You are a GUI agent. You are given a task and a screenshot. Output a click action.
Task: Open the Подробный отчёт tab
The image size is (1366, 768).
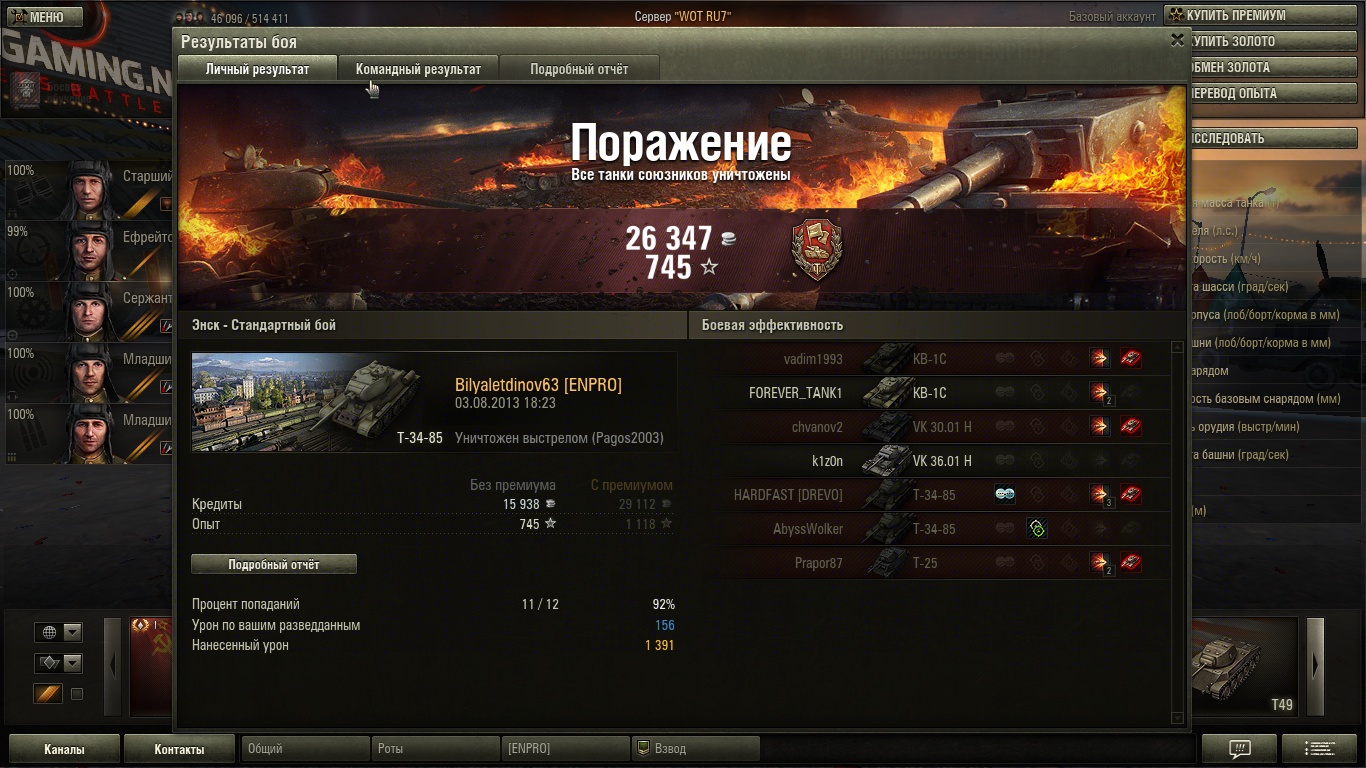click(x=579, y=69)
